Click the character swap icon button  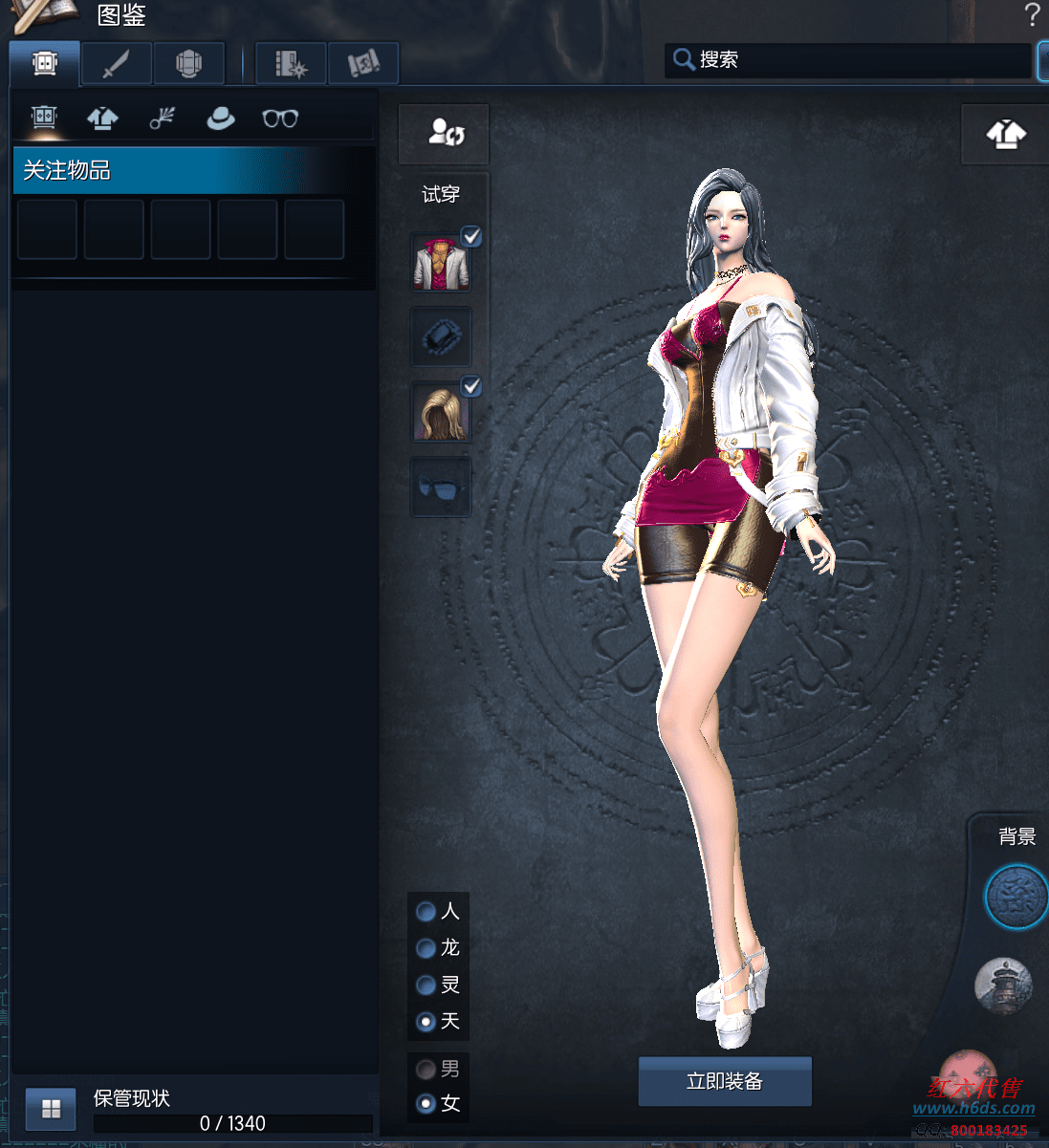[x=445, y=133]
